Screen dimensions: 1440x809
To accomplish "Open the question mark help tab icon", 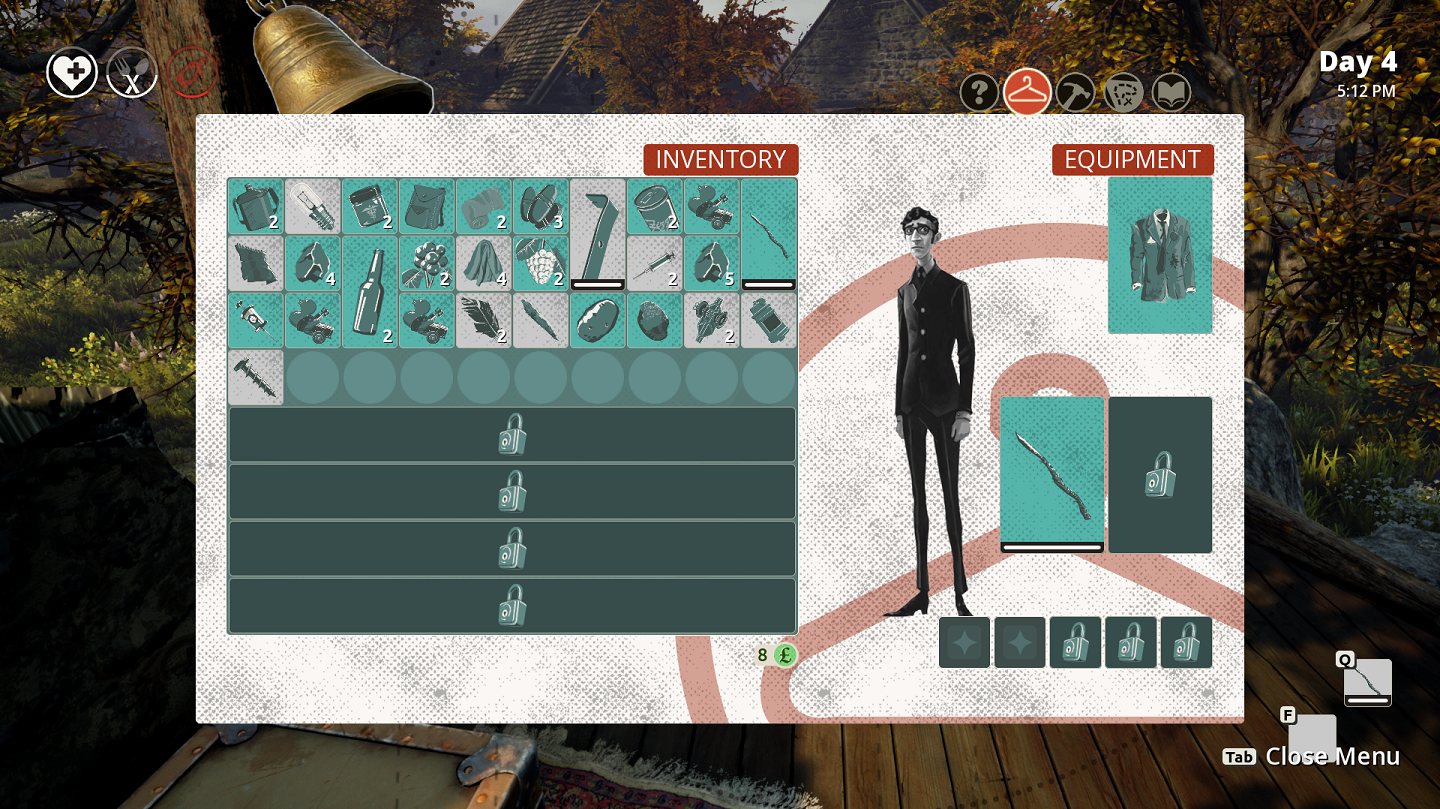I will point(980,92).
